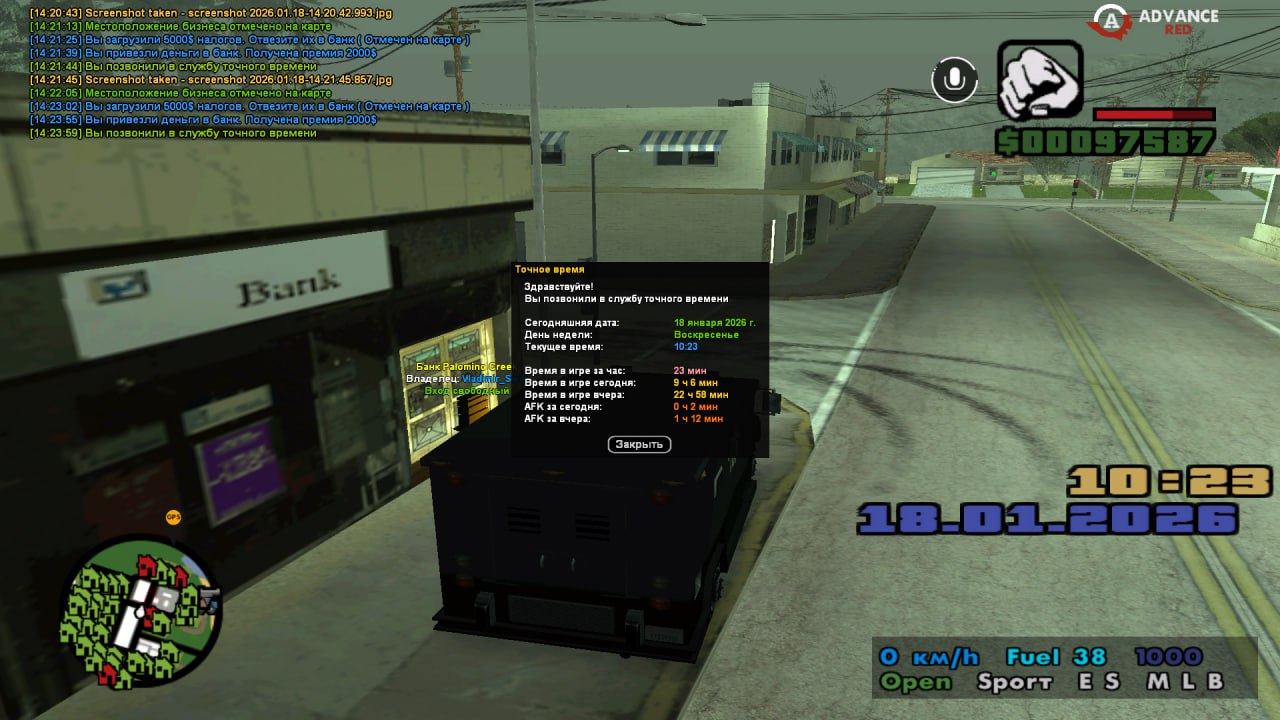This screenshot has height=720, width=1280.
Task: Click the Advance Red server logo
Action: [1155, 21]
